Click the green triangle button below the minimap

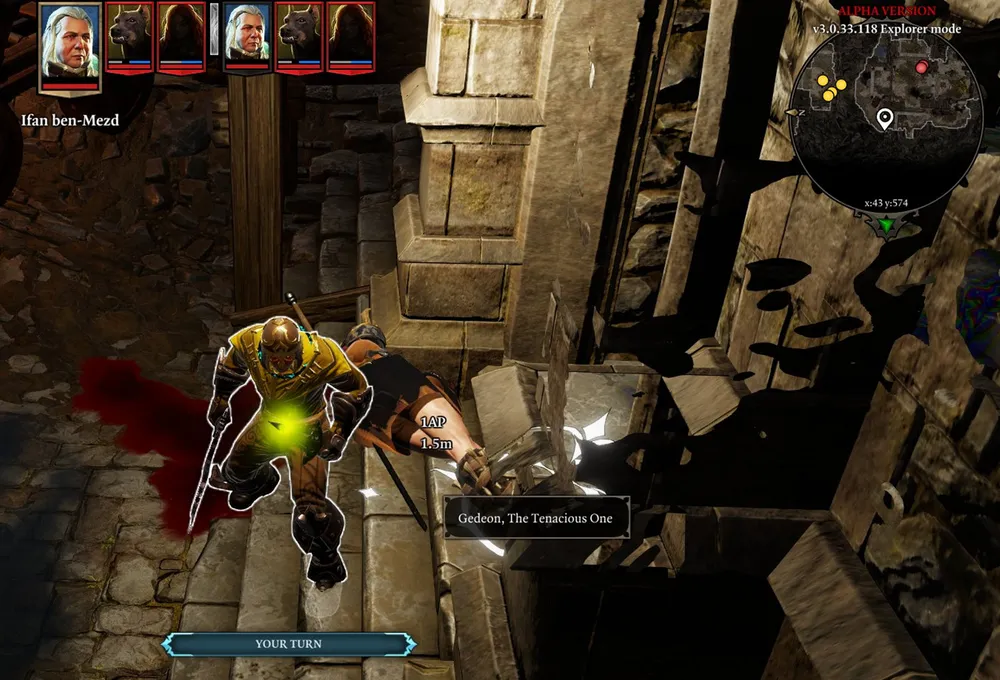pos(886,227)
